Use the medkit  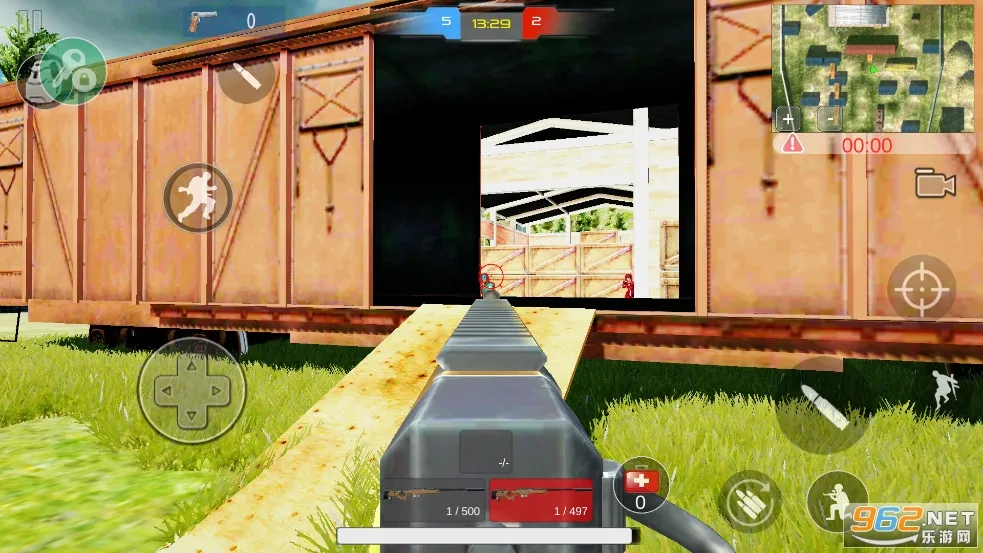pyautogui.click(x=641, y=486)
